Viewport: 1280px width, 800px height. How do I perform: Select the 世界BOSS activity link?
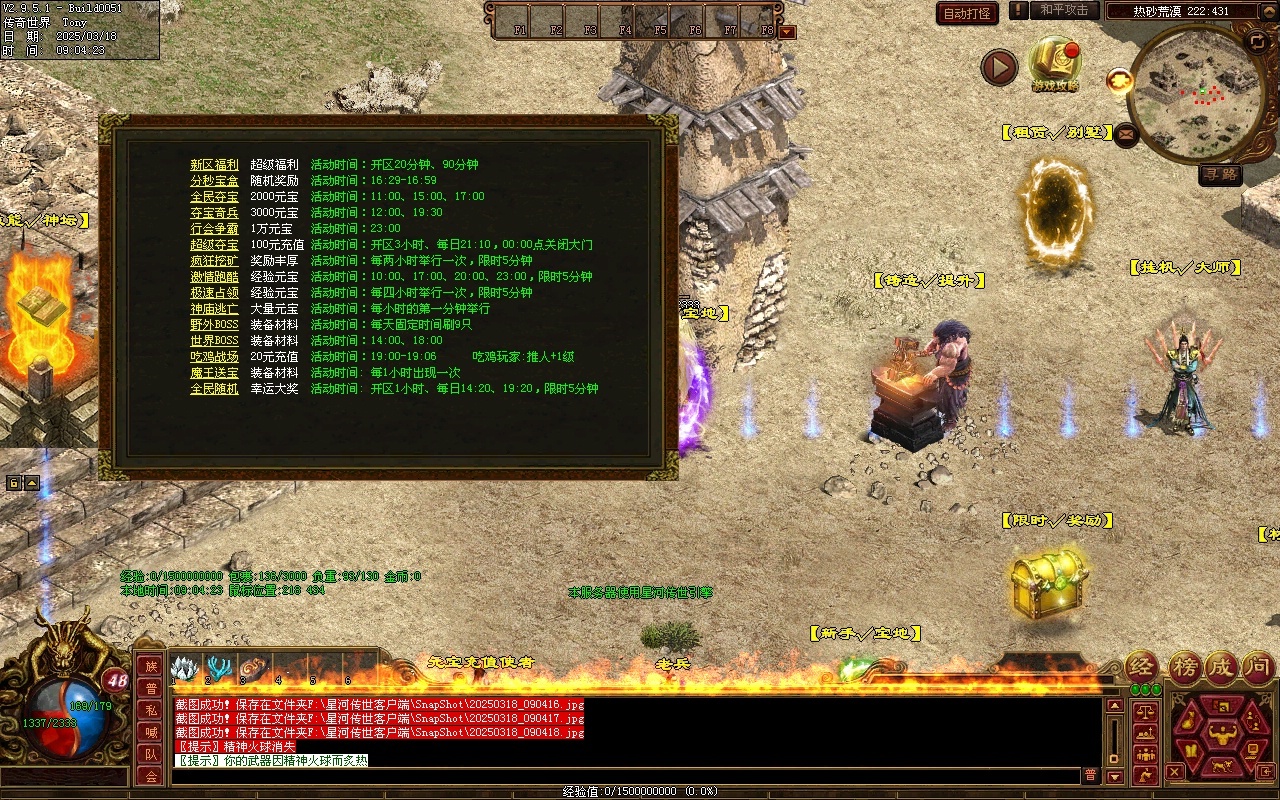214,341
